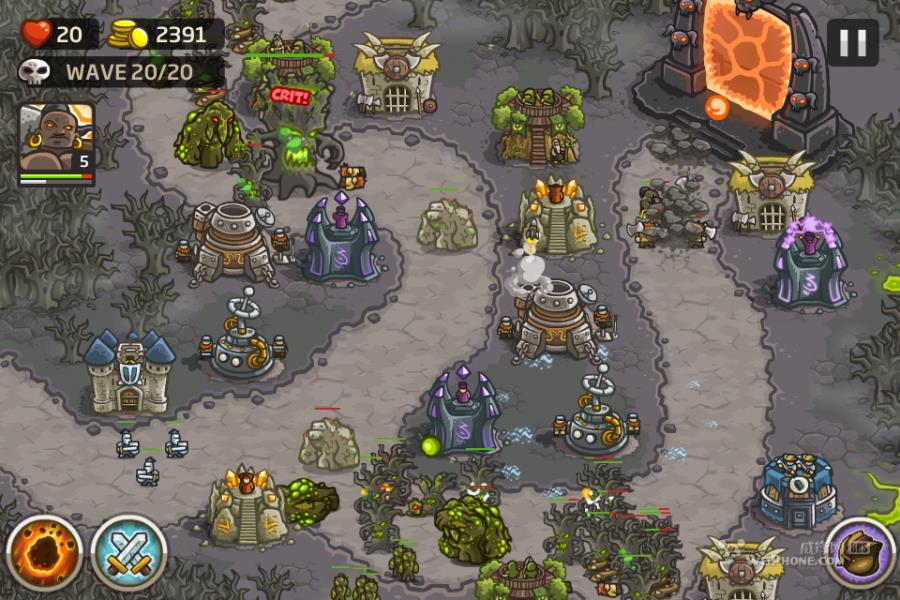This screenshot has width=900, height=600.
Task: Activate the Rain of Fire meteor ability
Action: 44,553
